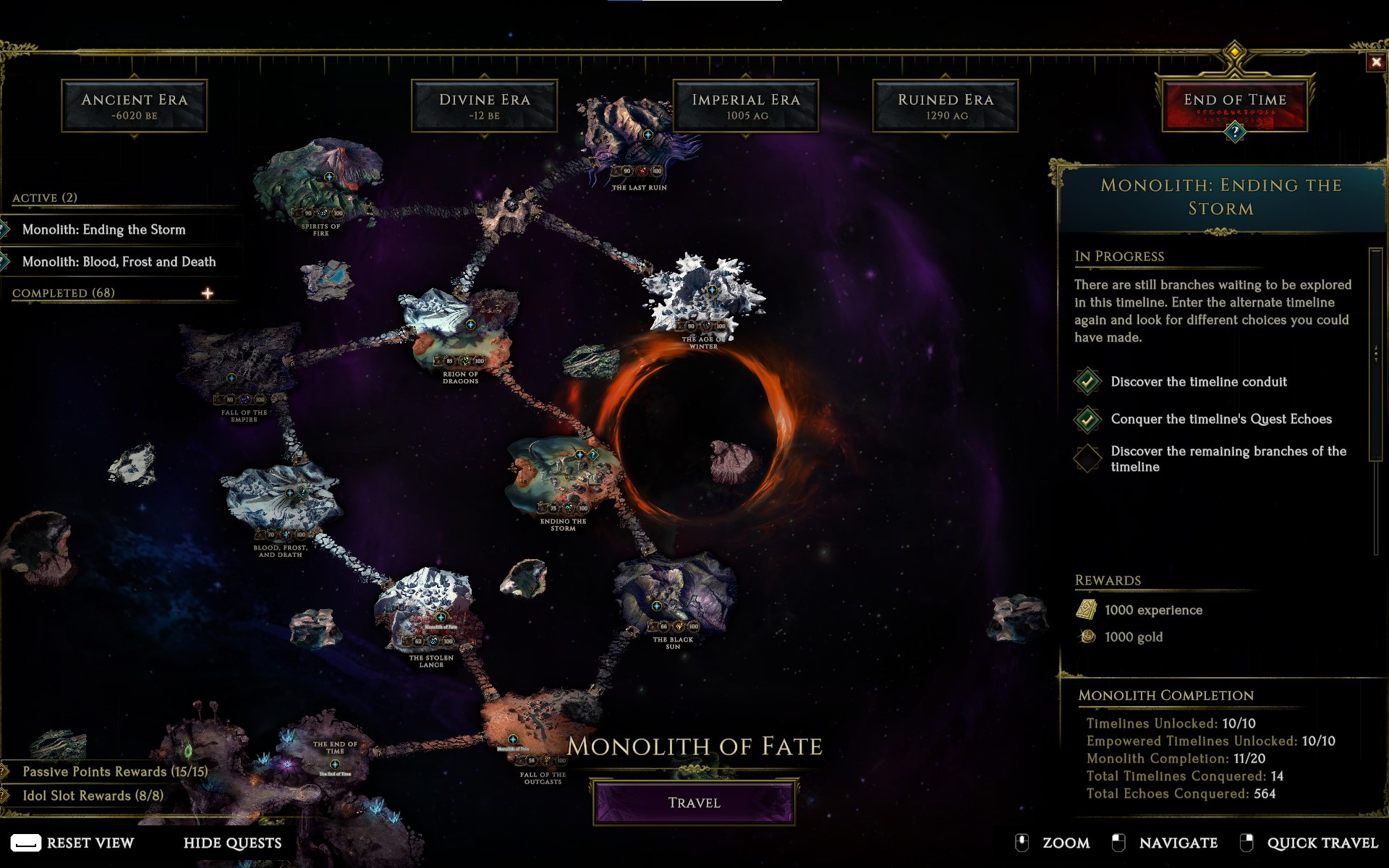Viewport: 1389px width, 868px height.
Task: Go to the Ruined Era tab
Action: 946,106
